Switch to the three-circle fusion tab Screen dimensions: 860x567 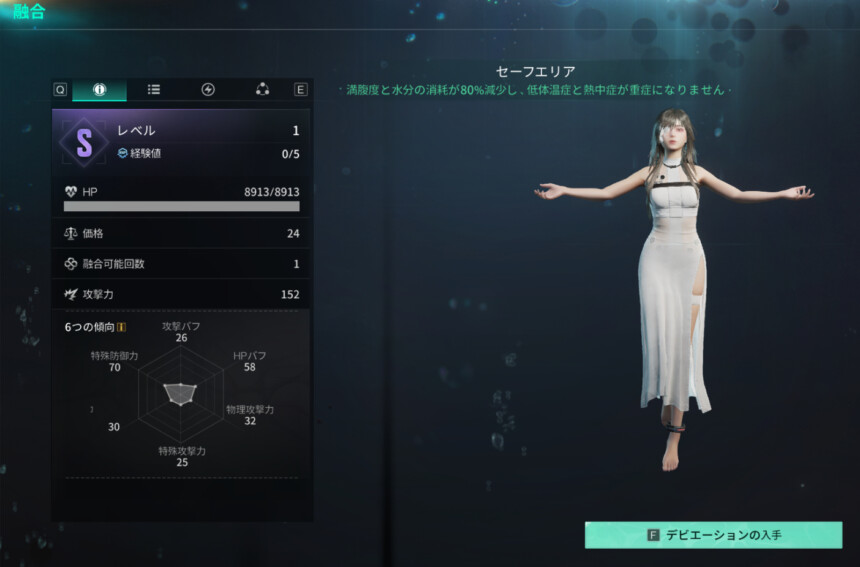(x=262, y=89)
